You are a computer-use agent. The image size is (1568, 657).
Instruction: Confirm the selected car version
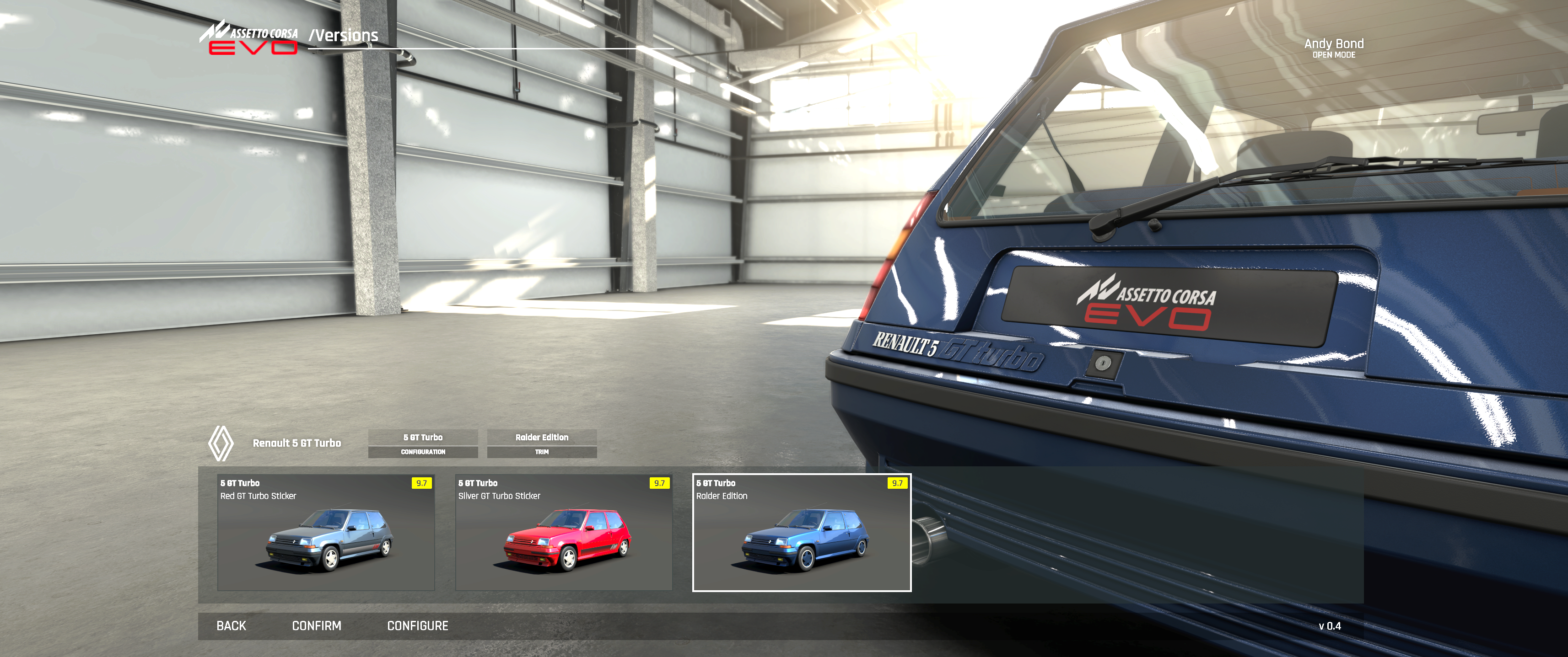(x=316, y=625)
